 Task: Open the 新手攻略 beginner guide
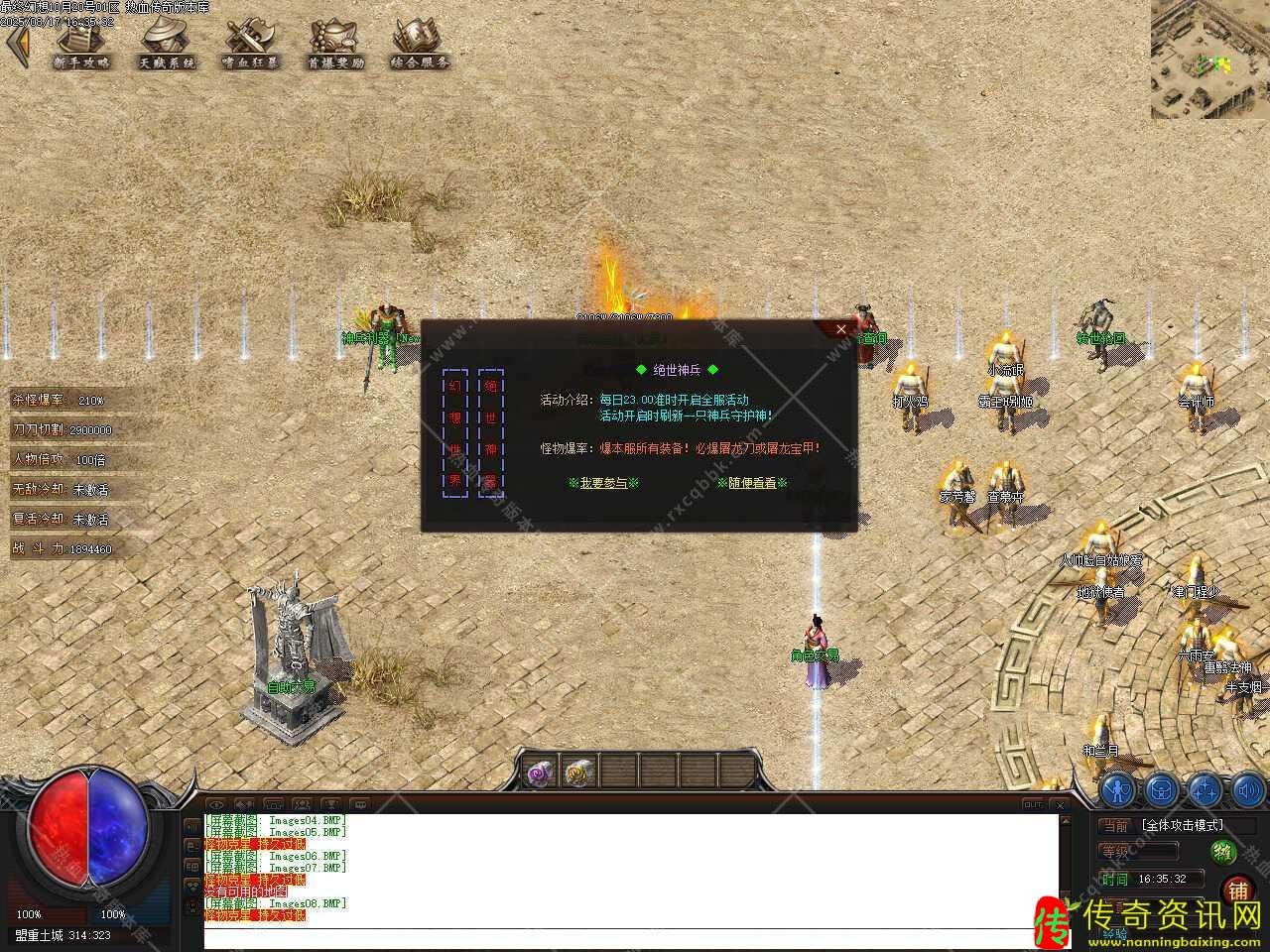(83, 44)
